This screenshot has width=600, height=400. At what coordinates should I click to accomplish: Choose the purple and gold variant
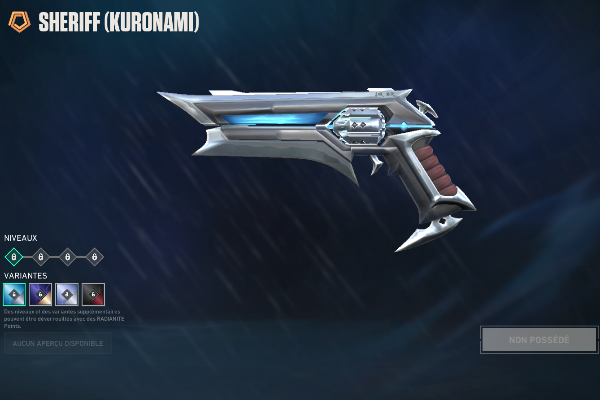coord(40,294)
